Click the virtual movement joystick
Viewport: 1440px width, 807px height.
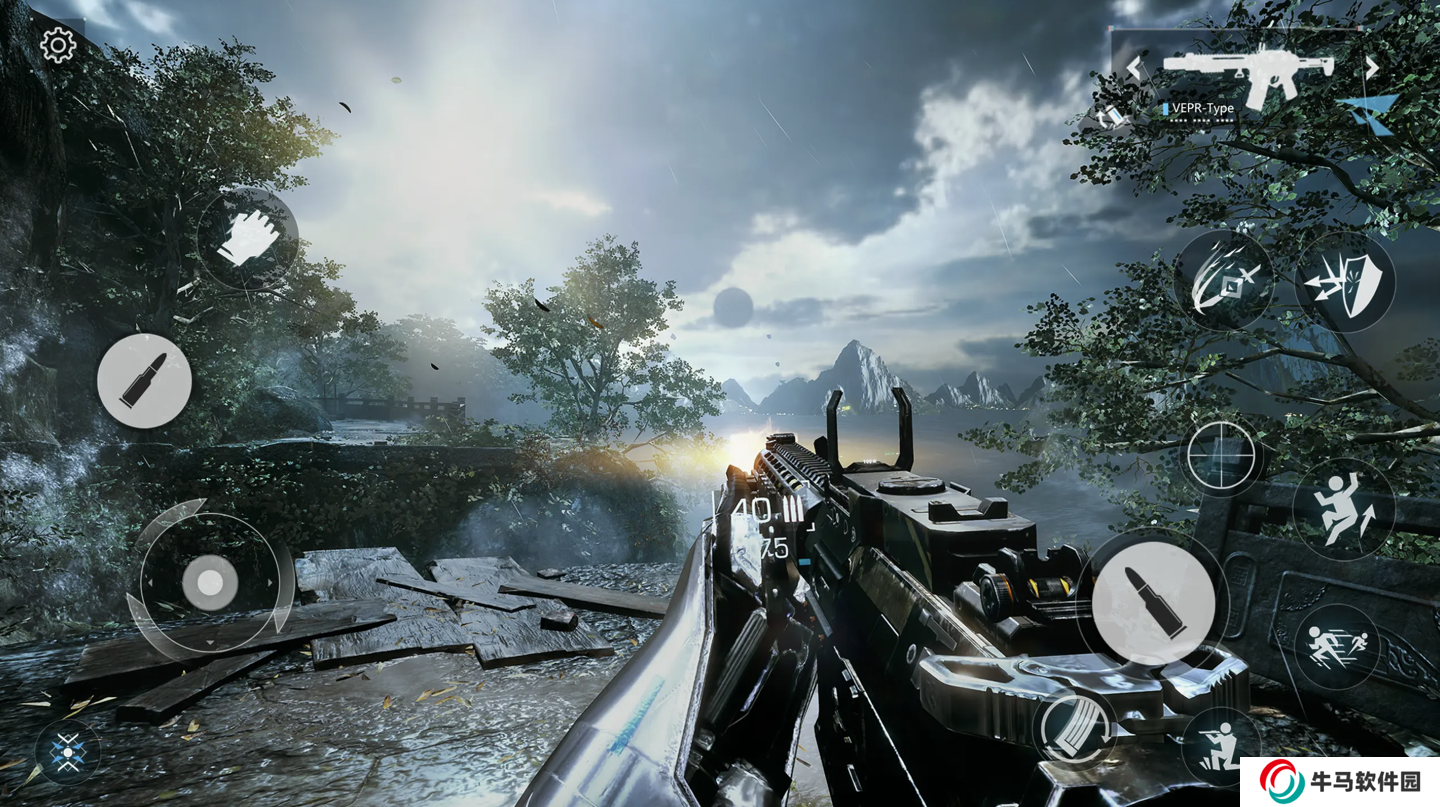[x=210, y=582]
